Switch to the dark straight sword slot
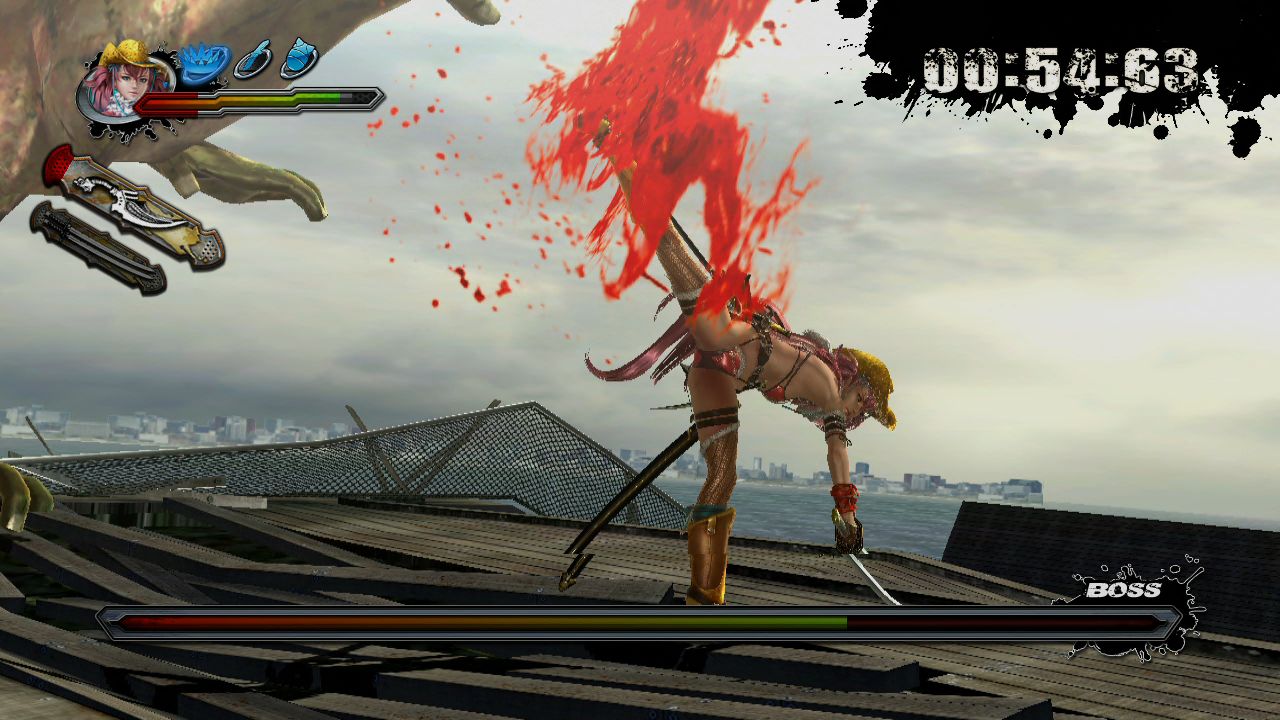The height and width of the screenshot is (720, 1280). [97, 247]
